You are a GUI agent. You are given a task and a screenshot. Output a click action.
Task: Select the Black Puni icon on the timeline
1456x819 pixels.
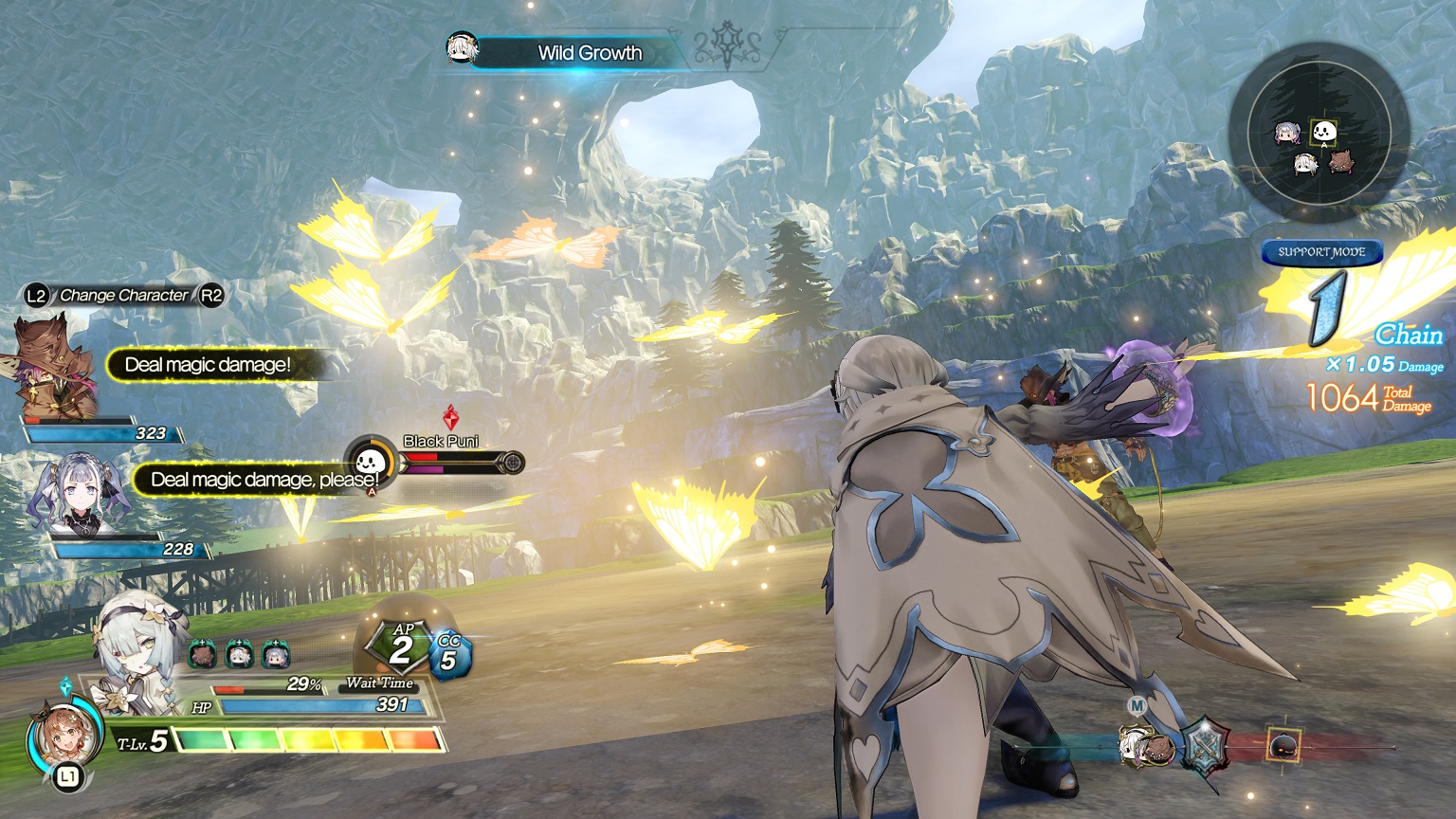pyautogui.click(x=1283, y=746)
